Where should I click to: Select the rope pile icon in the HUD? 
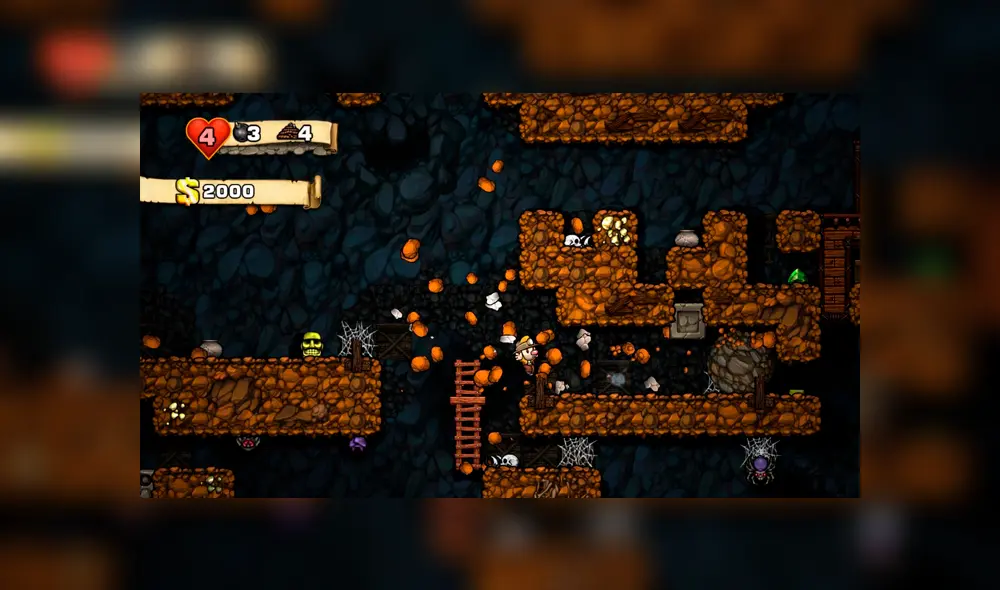[x=287, y=132]
